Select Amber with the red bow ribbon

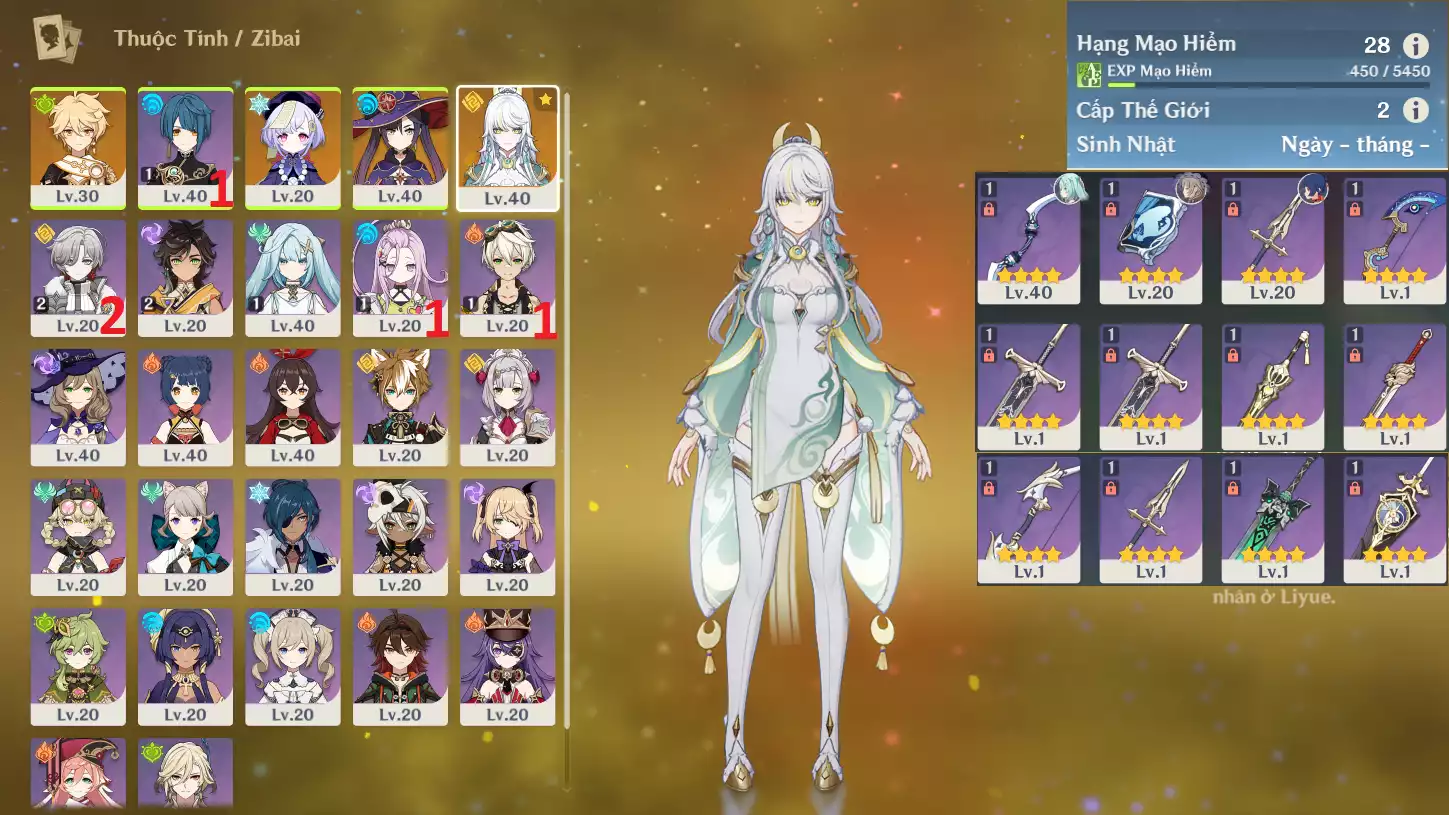[x=292, y=407]
